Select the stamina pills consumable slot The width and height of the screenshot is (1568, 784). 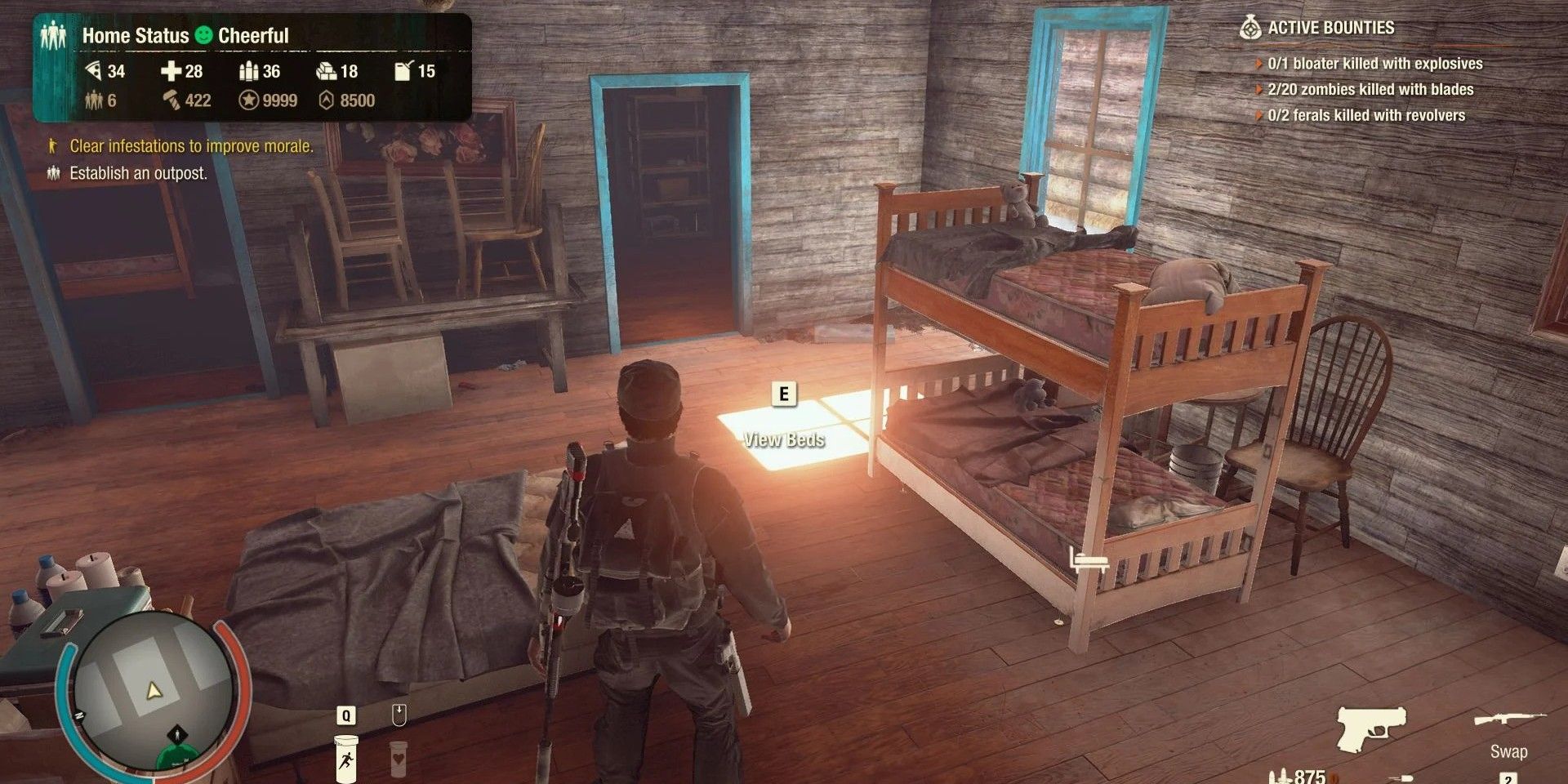click(346, 758)
